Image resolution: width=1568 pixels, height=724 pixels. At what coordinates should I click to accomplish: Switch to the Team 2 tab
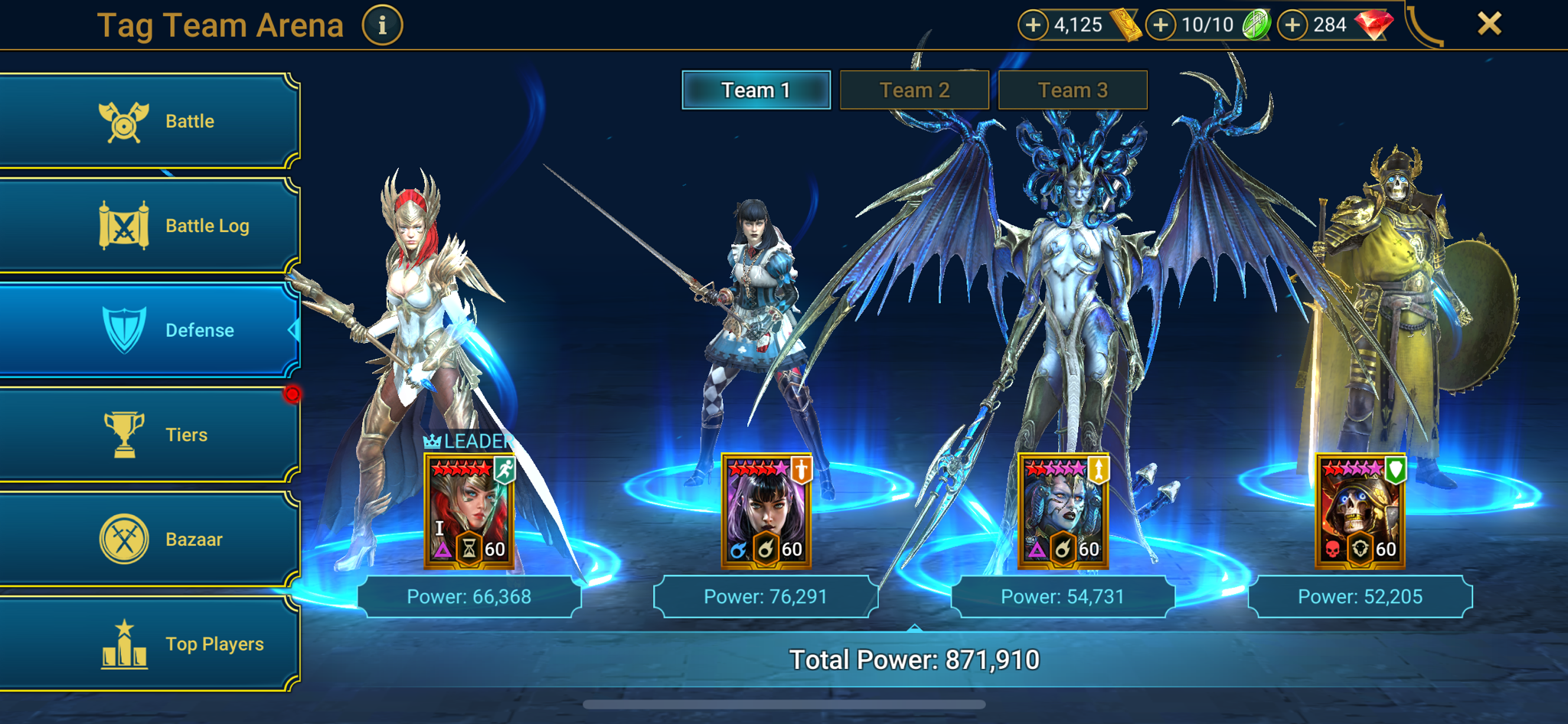pyautogui.click(x=915, y=90)
